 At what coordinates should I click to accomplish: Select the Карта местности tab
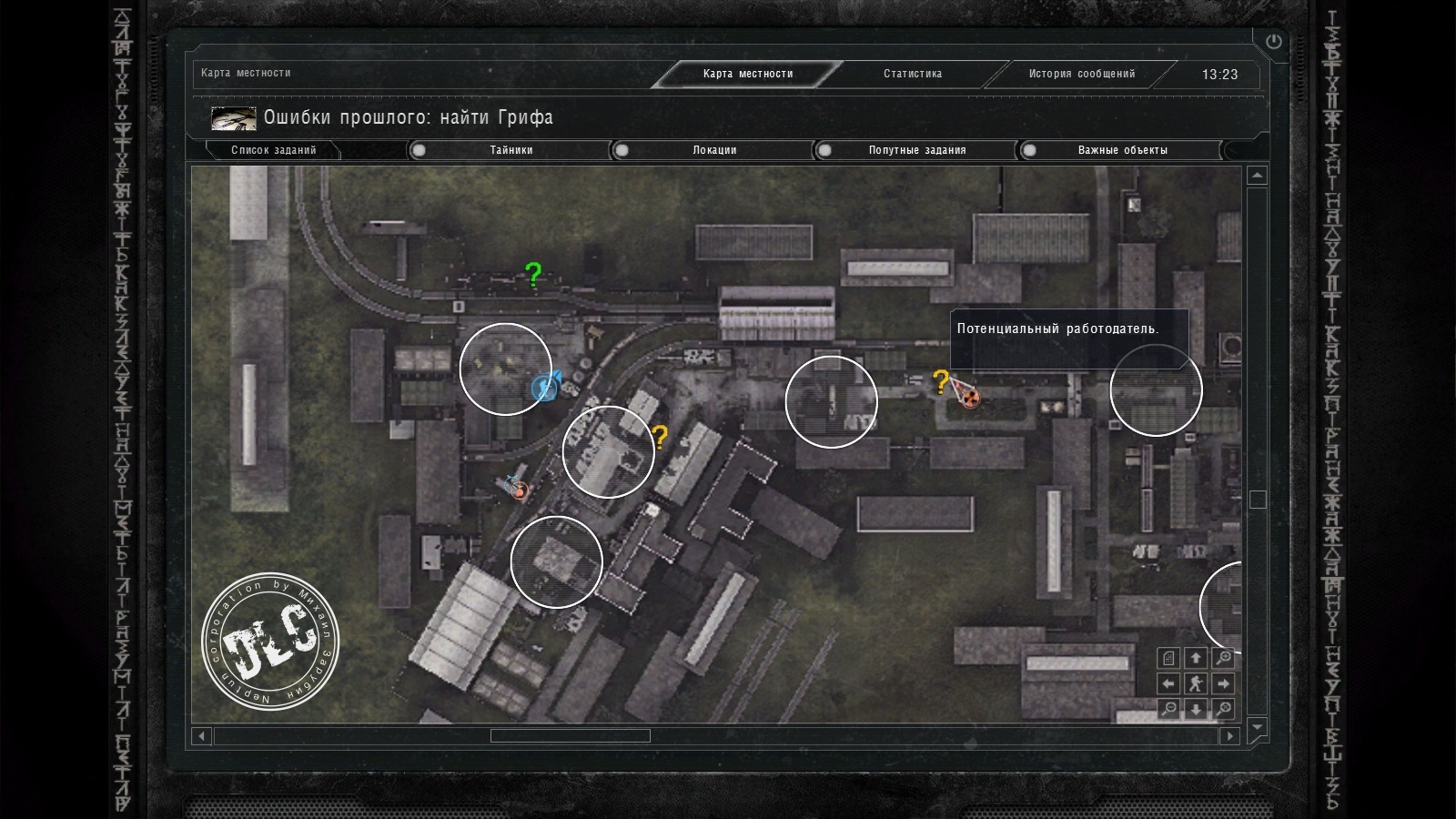(x=747, y=74)
